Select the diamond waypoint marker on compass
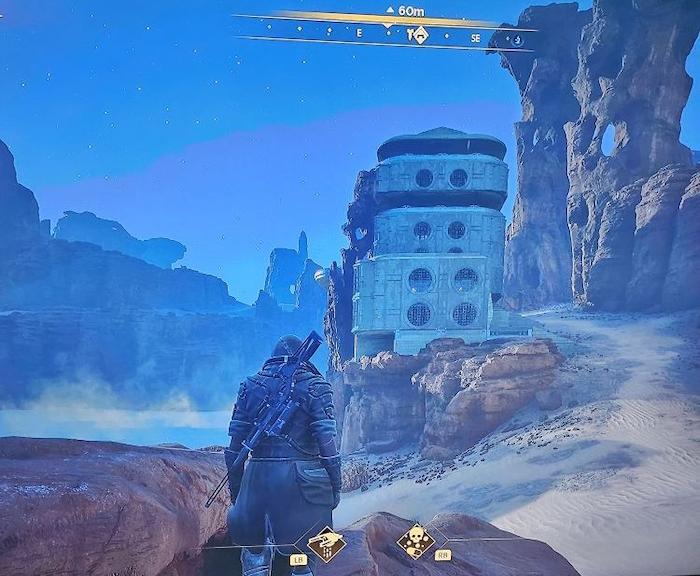 click(420, 36)
